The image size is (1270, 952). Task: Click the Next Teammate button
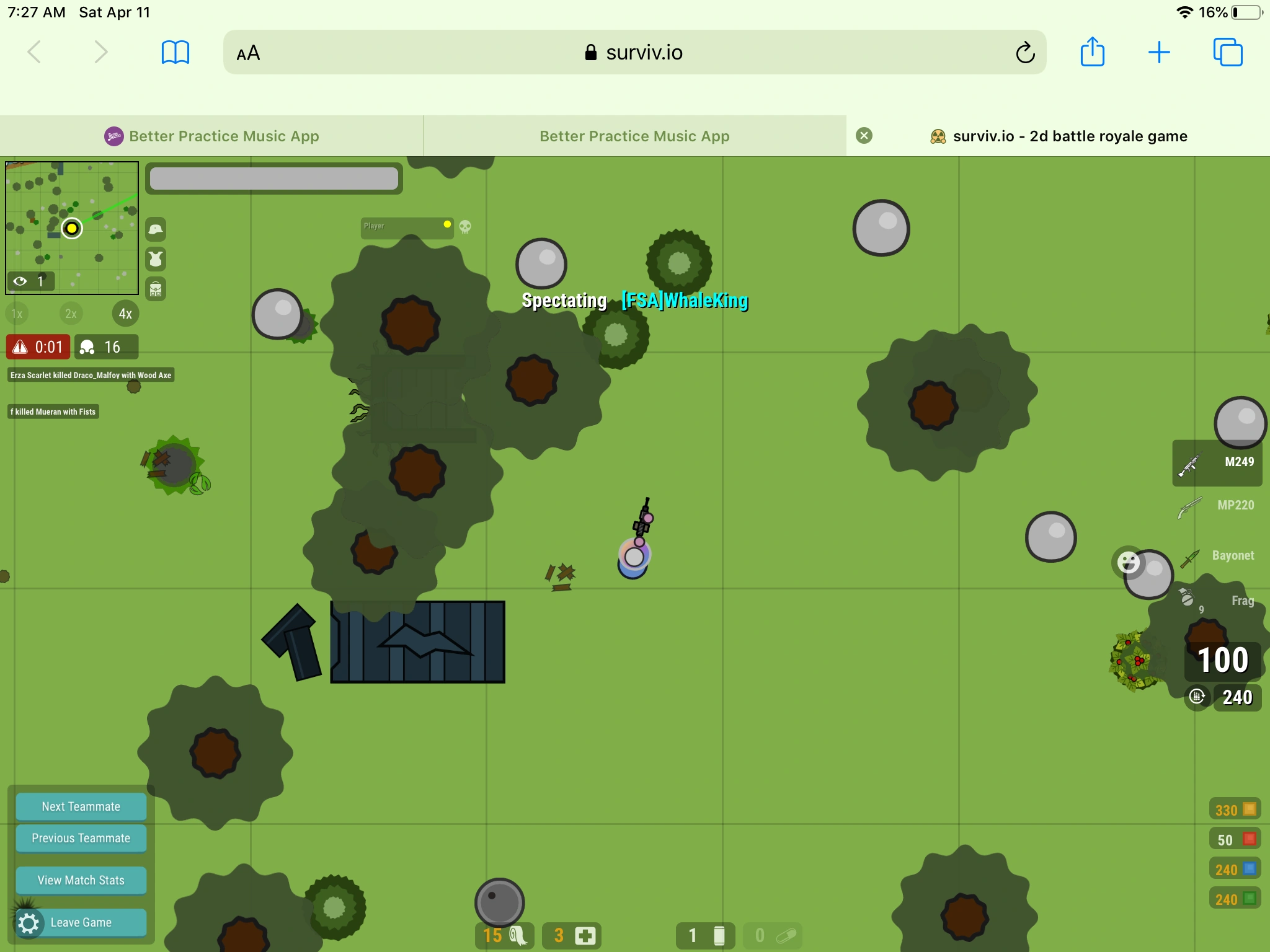point(81,806)
